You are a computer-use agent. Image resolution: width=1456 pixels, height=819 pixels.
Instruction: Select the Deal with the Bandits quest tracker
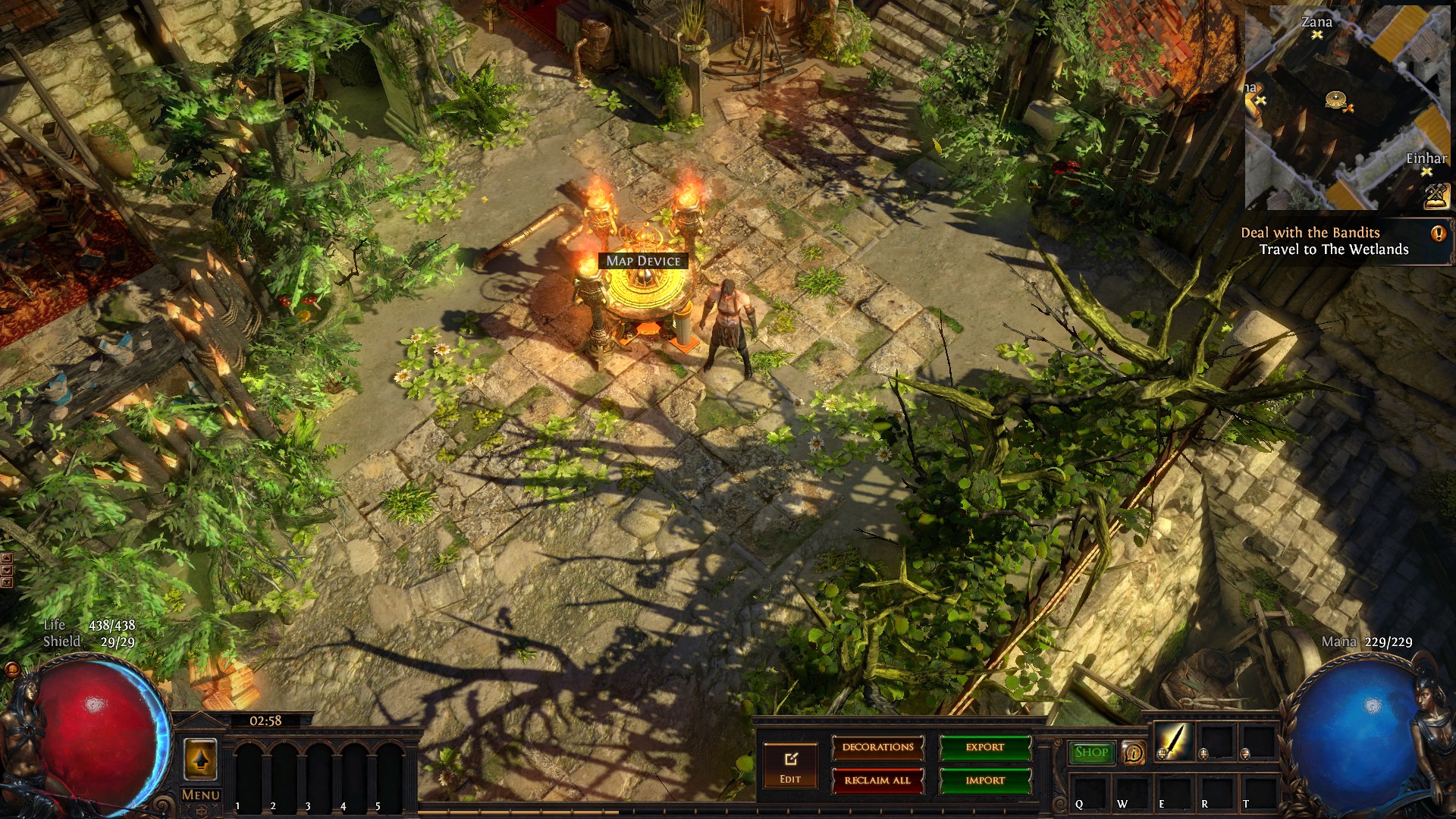point(1310,233)
